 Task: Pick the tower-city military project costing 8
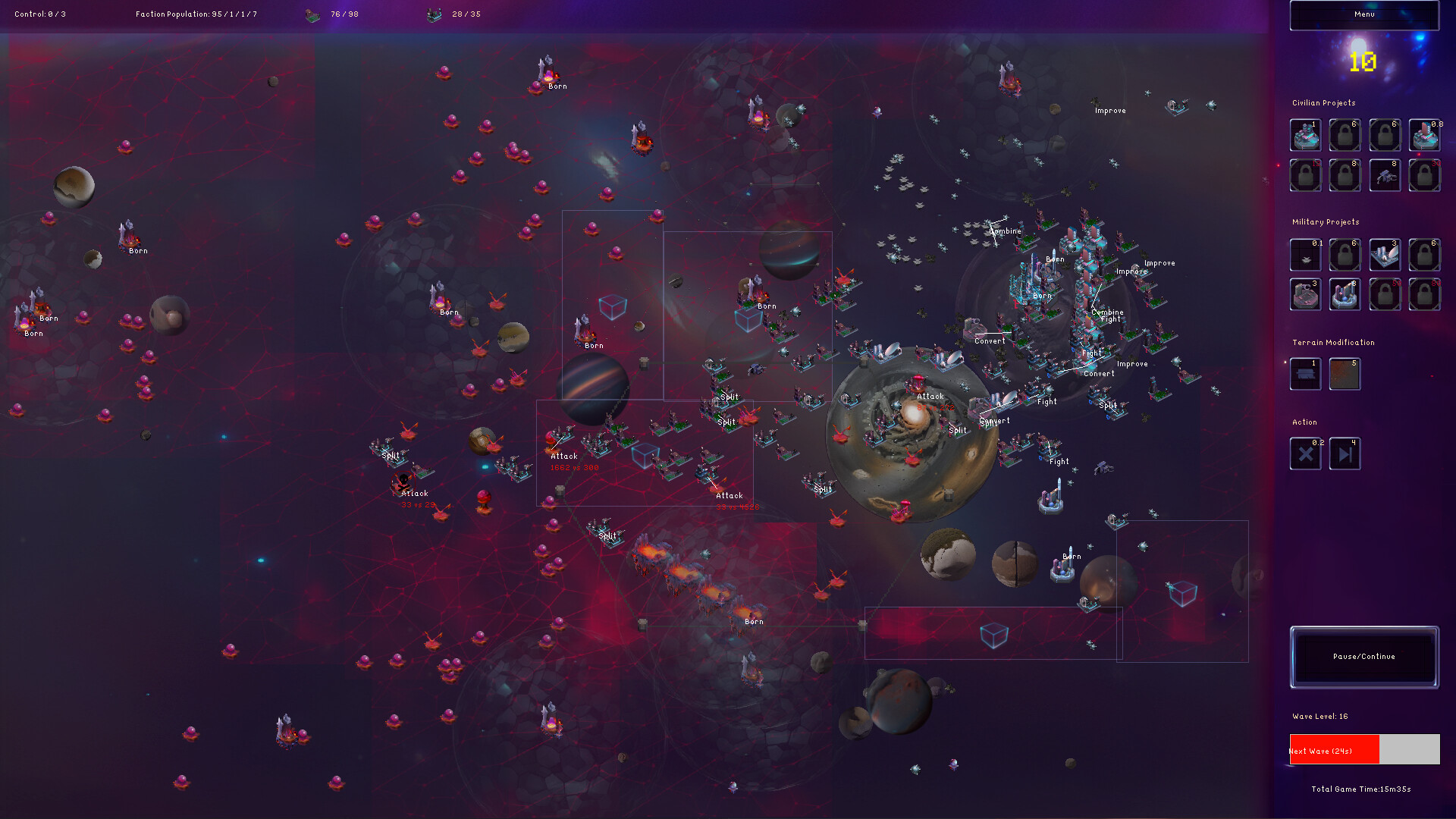point(1345,295)
